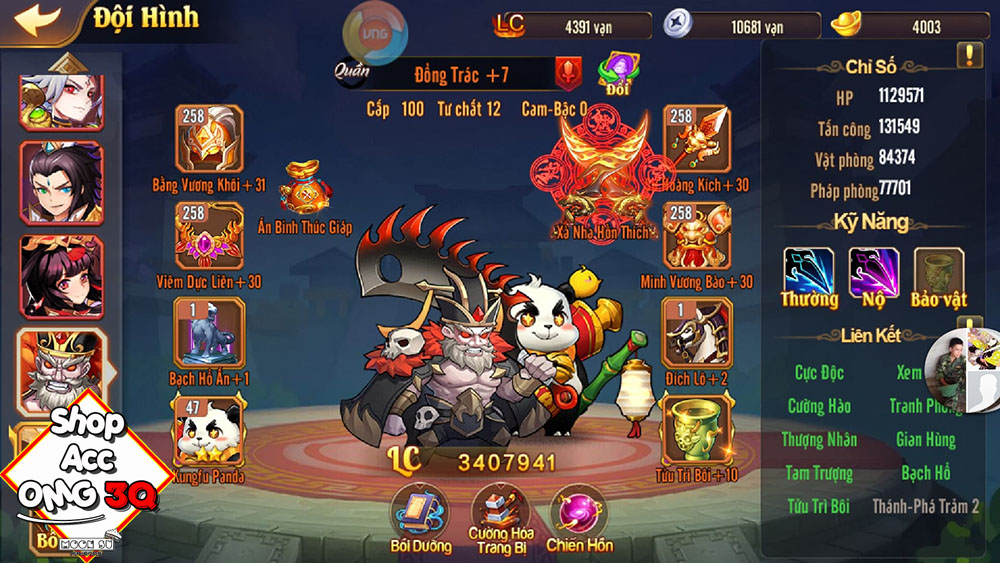Open the Bồi Dưỡng upgrade menu
Image resolution: width=1000 pixels, height=563 pixels.
coord(417,512)
